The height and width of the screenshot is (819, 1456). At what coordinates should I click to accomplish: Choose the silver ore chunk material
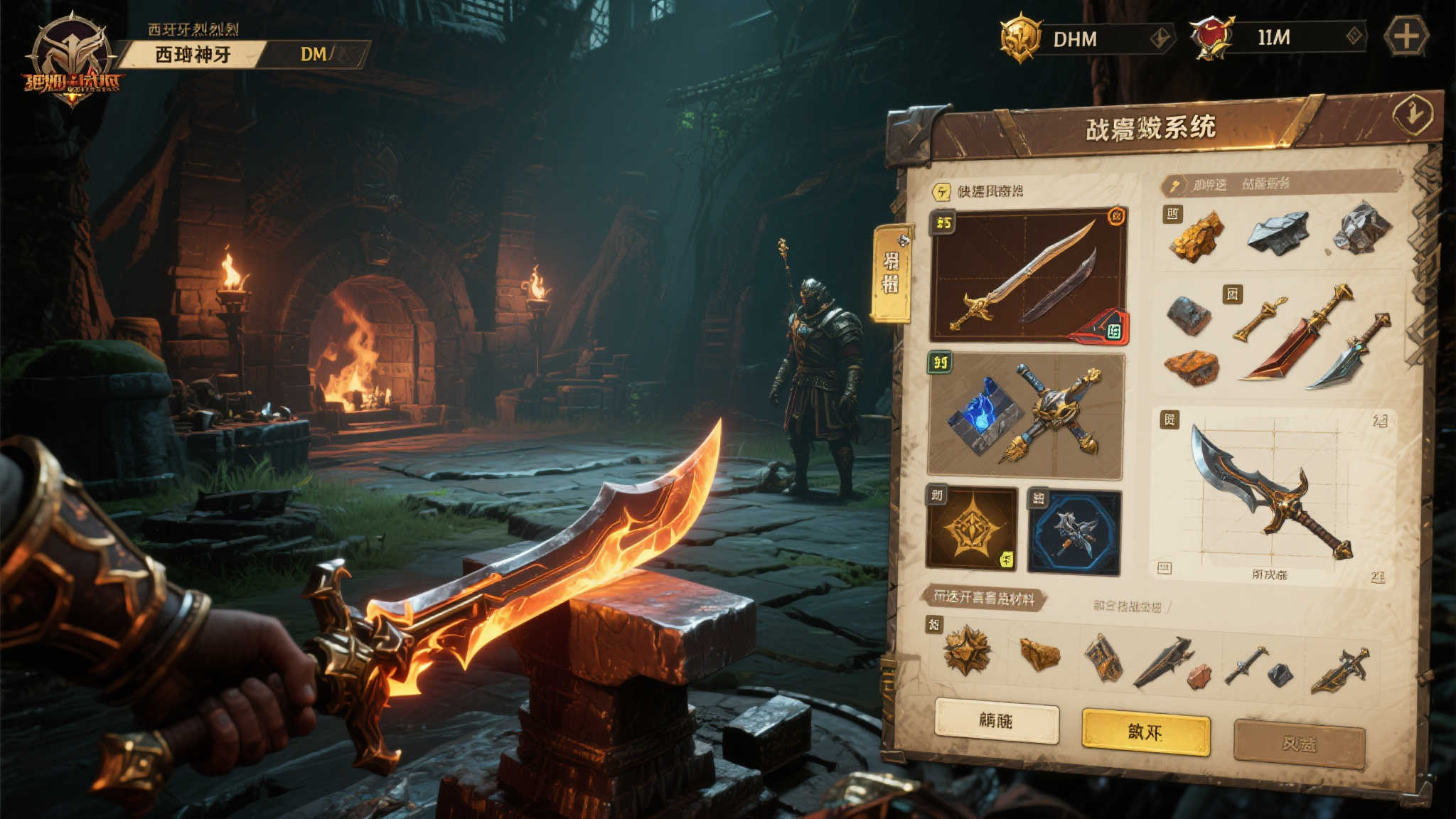pos(1361,227)
